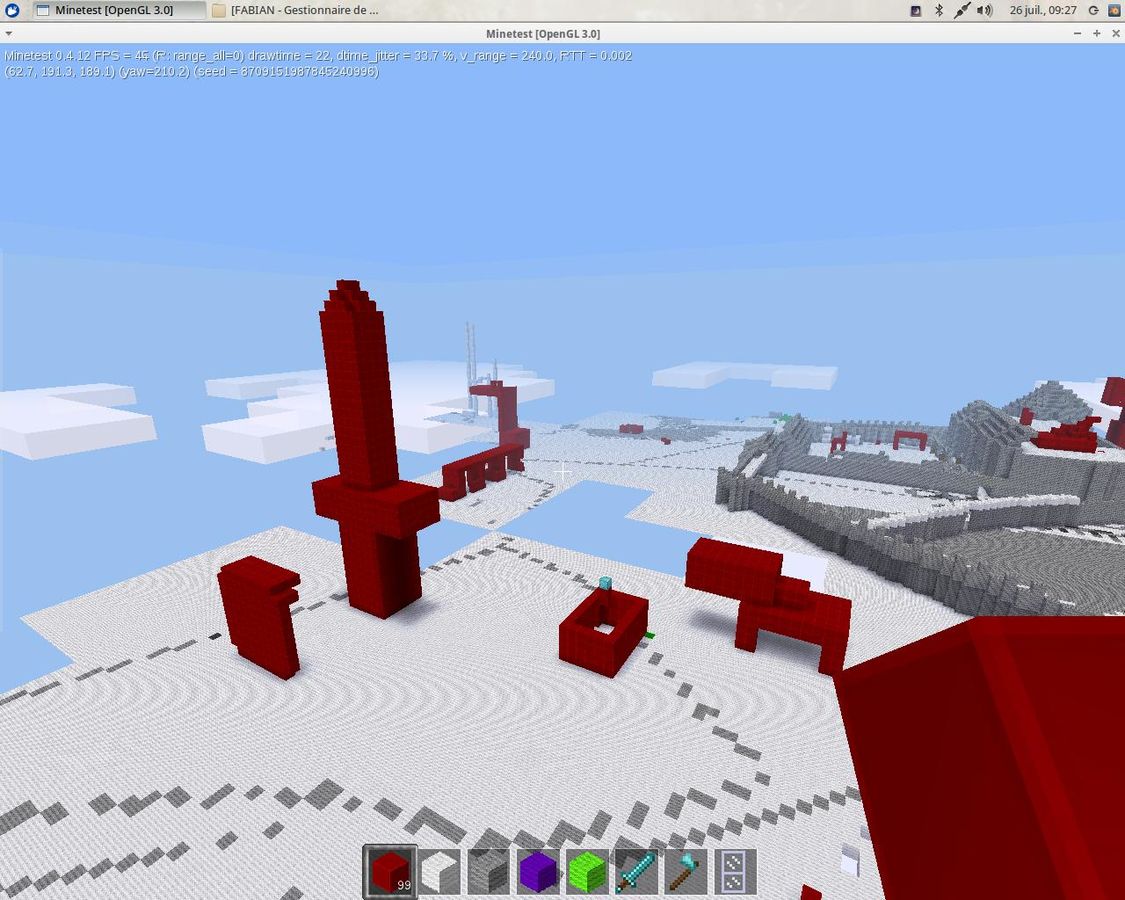Select the diamond axe hotbar slot
The width and height of the screenshot is (1125, 900).
click(x=684, y=871)
